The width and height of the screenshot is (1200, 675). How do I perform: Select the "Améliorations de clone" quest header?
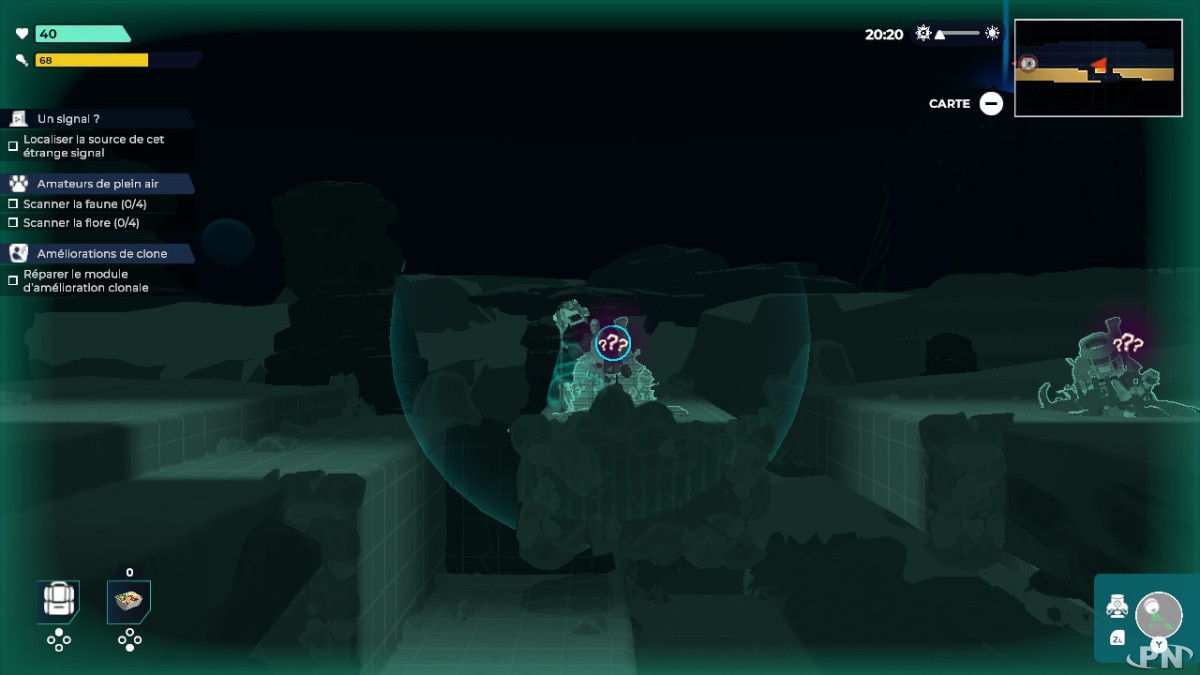102,254
